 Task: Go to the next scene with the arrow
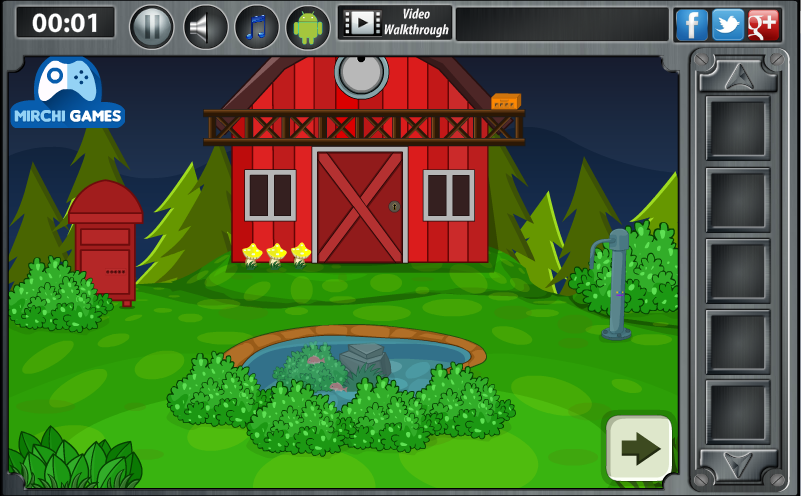tap(639, 447)
